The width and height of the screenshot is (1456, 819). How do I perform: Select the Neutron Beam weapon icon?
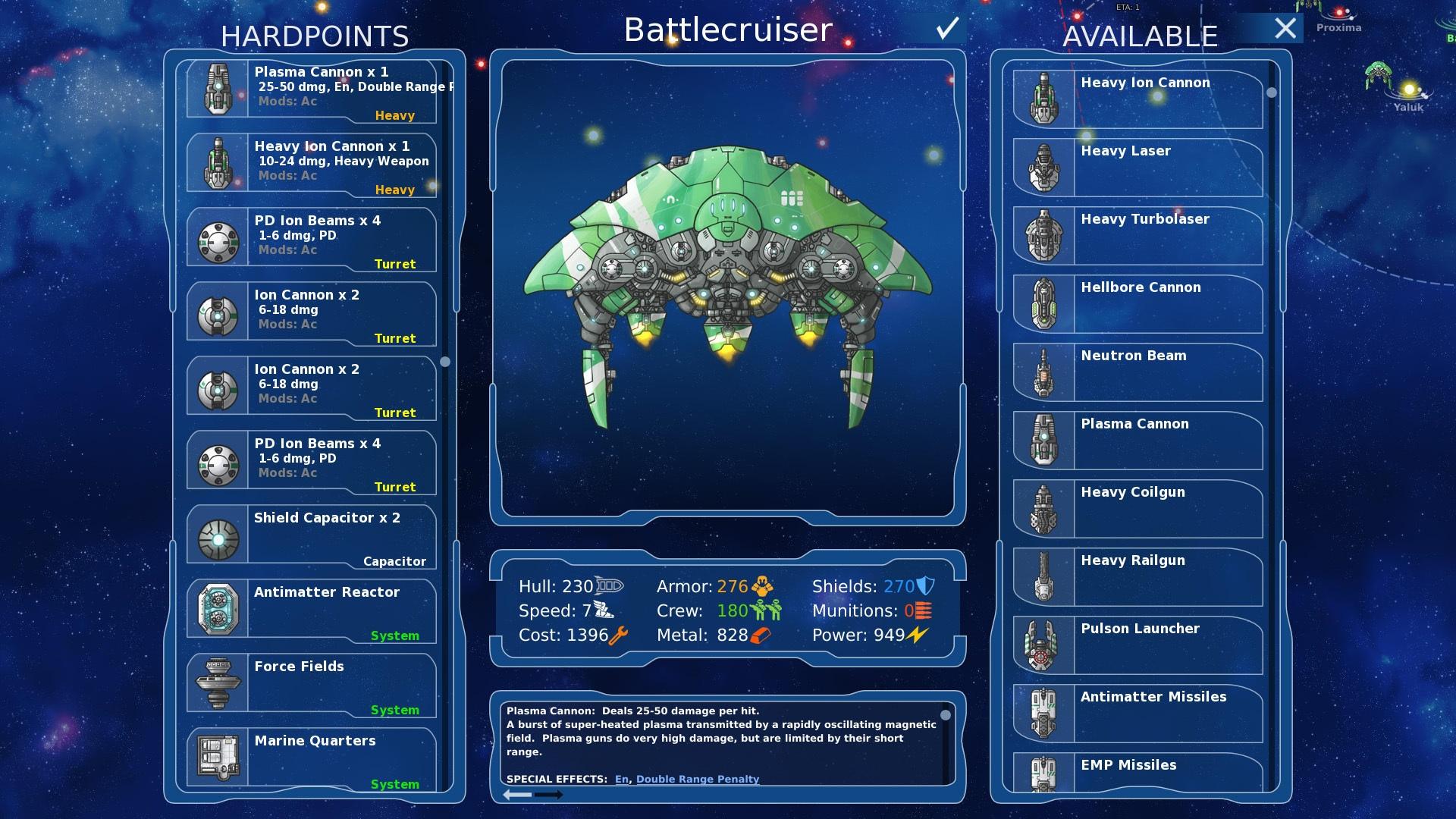pyautogui.click(x=1045, y=373)
